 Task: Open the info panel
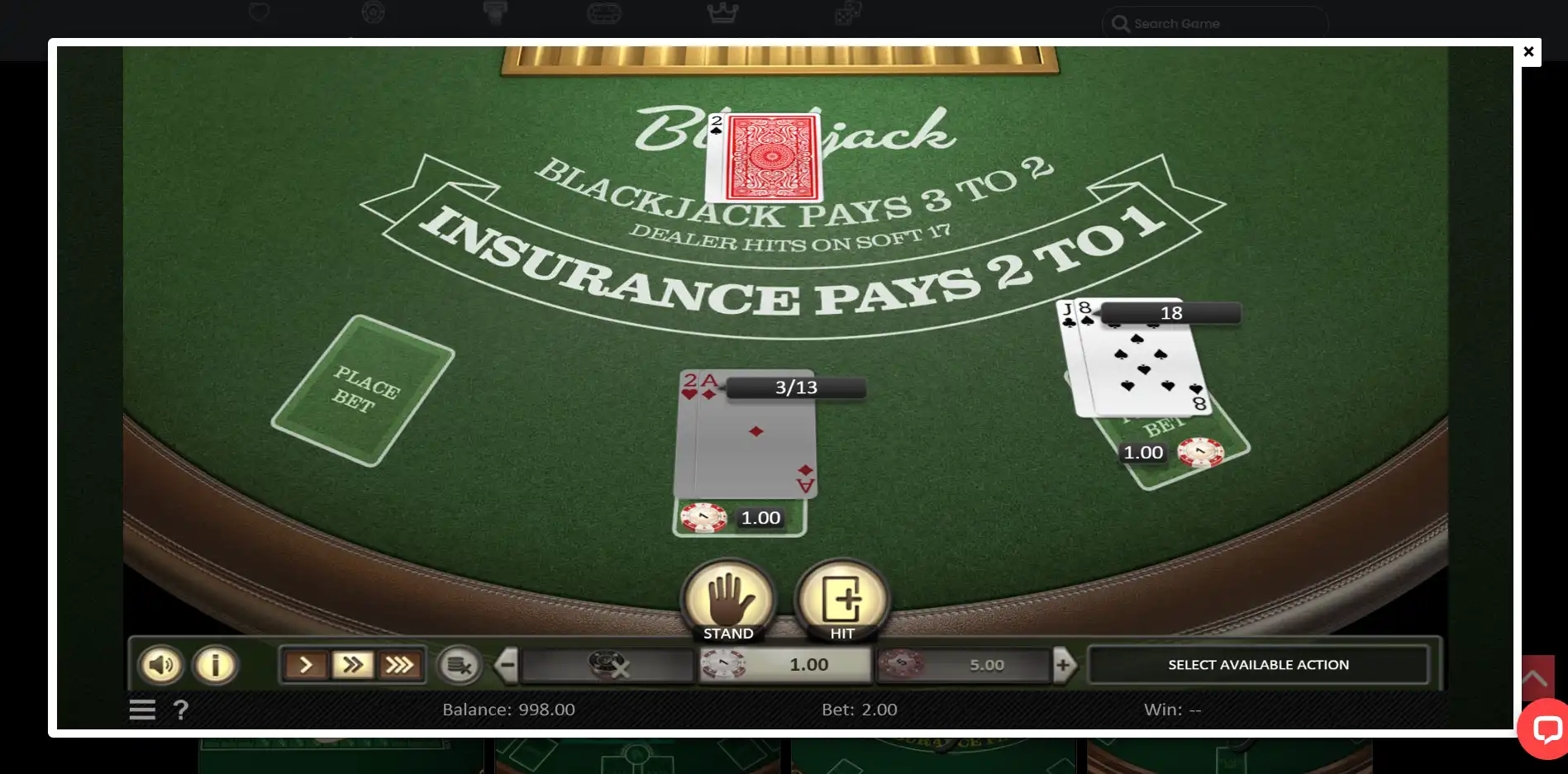[x=215, y=665]
